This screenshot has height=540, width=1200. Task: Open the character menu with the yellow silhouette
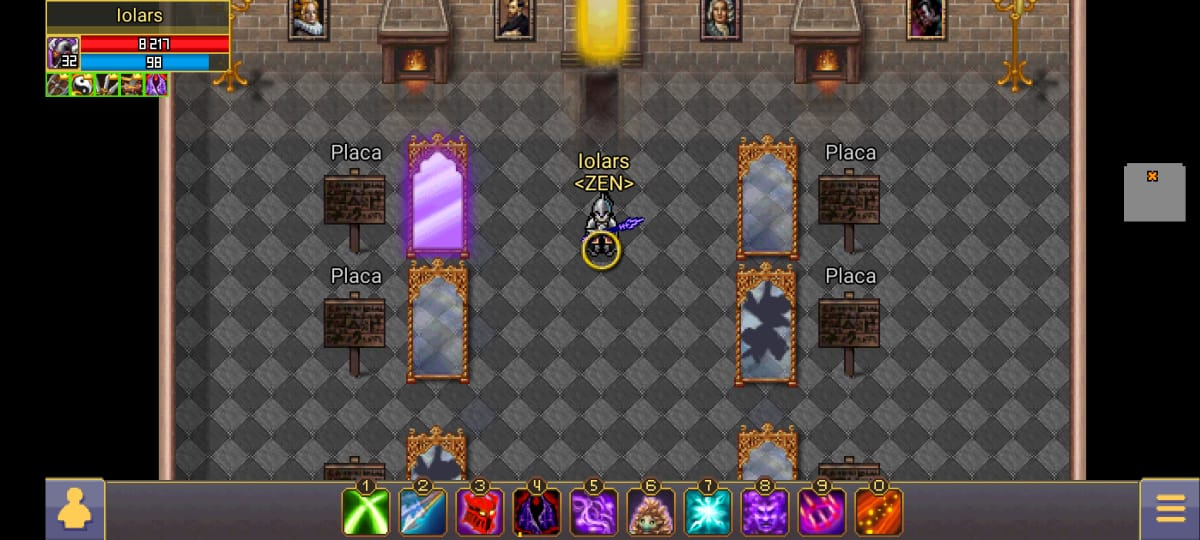click(74, 510)
